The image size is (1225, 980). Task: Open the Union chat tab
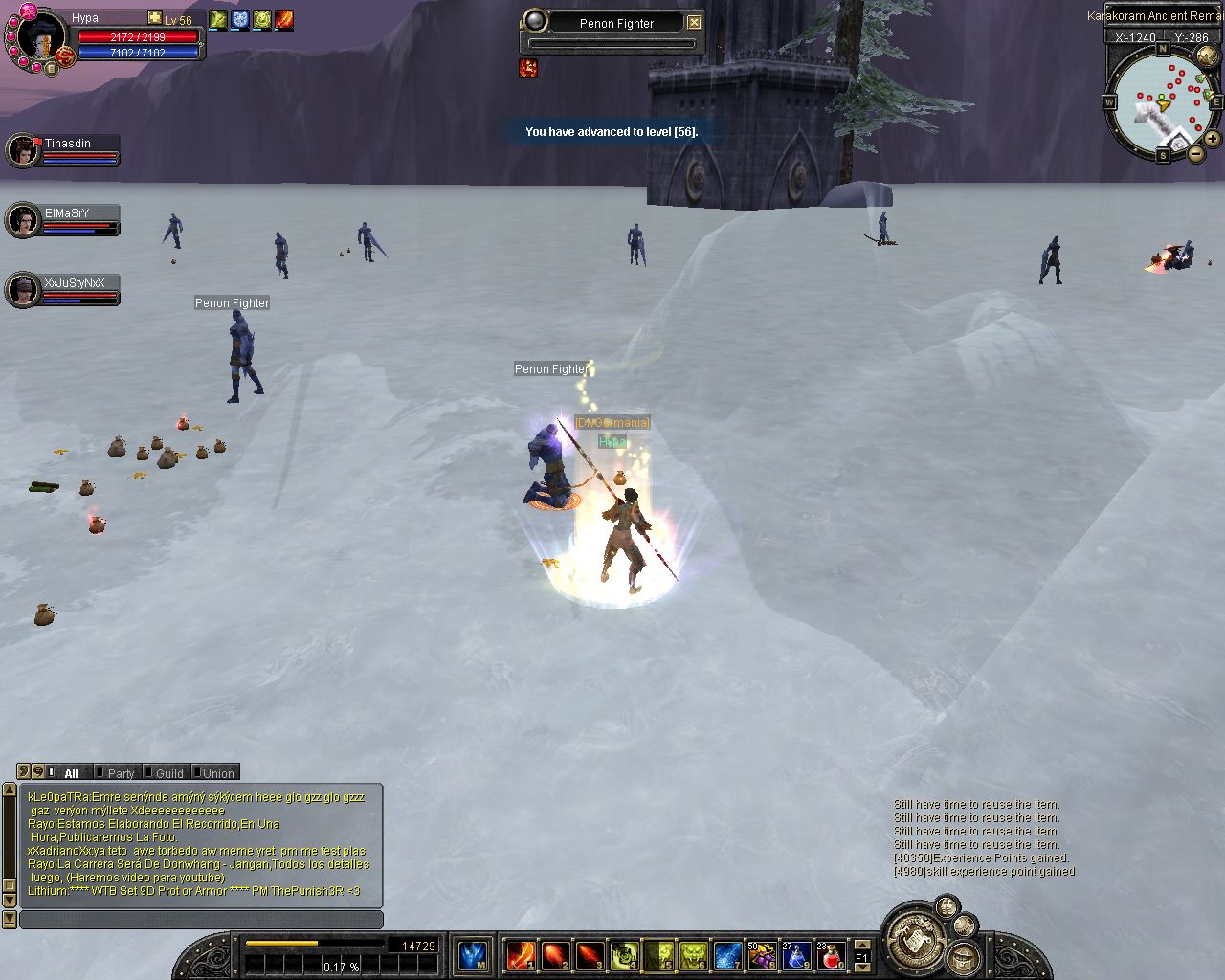click(216, 773)
